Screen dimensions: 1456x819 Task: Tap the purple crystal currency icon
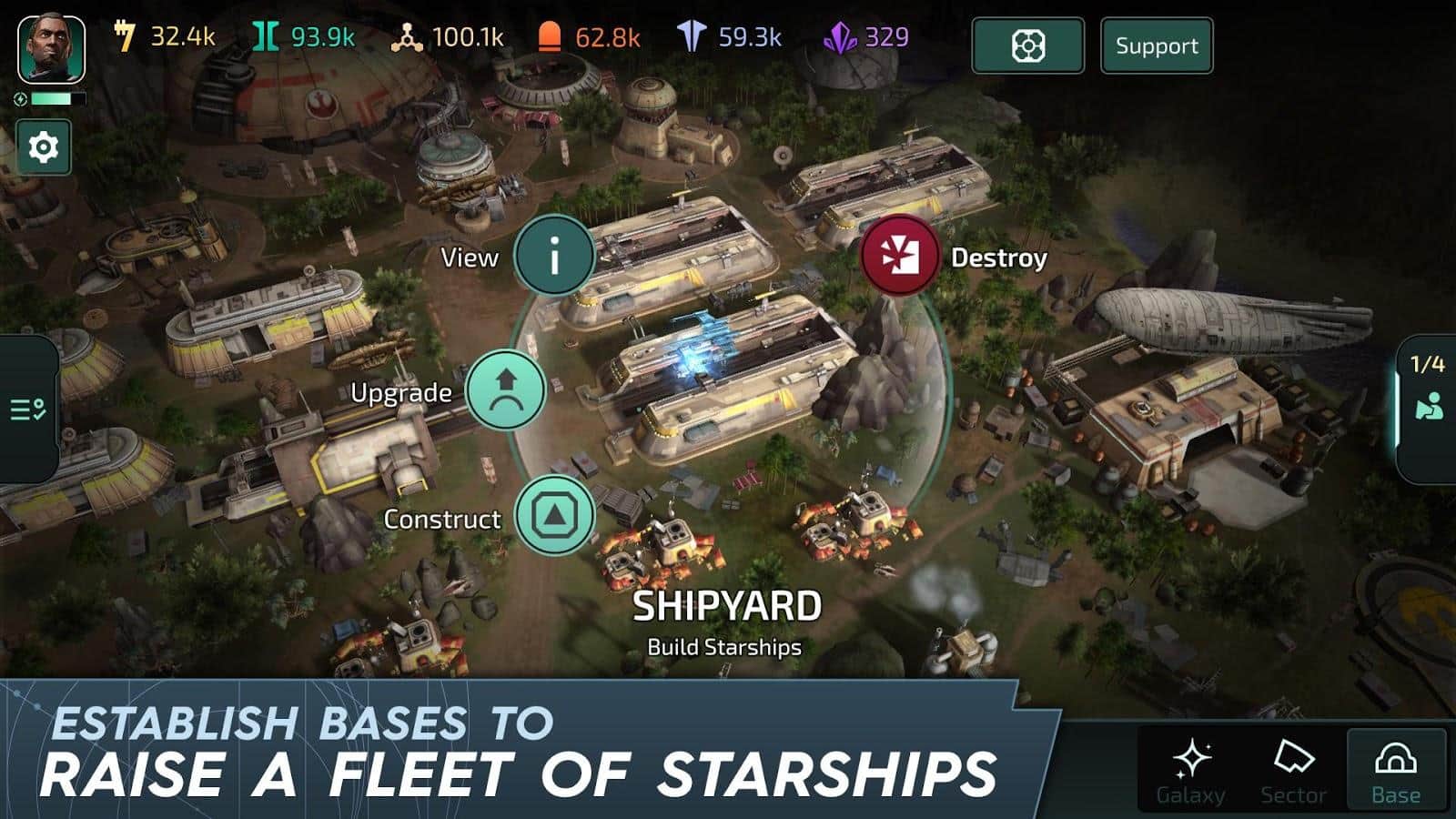pos(840,37)
